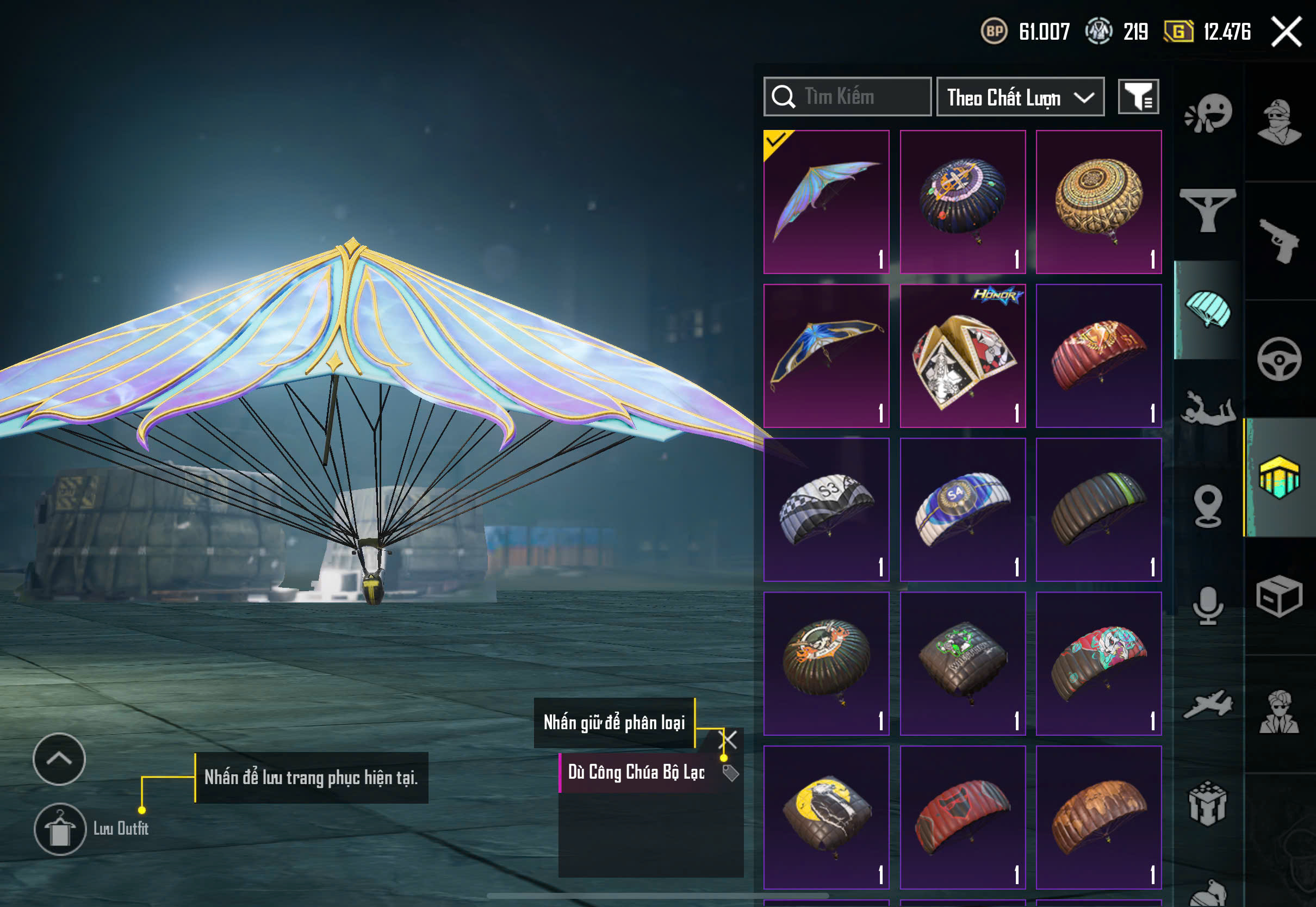Viewport: 1316px width, 907px height.
Task: Dismiss the Dù Công Chúa Bộ Lạc popup
Action: [x=728, y=740]
